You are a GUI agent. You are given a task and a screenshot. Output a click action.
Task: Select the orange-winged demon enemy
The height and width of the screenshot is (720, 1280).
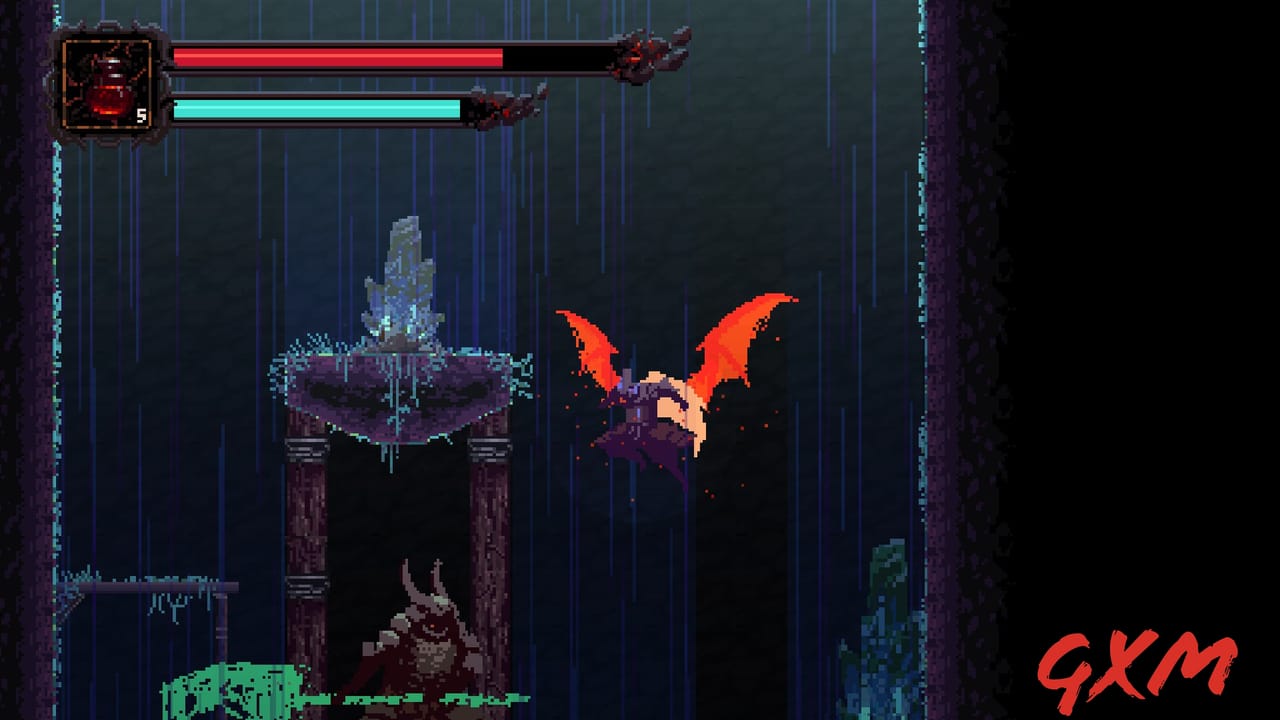click(x=670, y=390)
